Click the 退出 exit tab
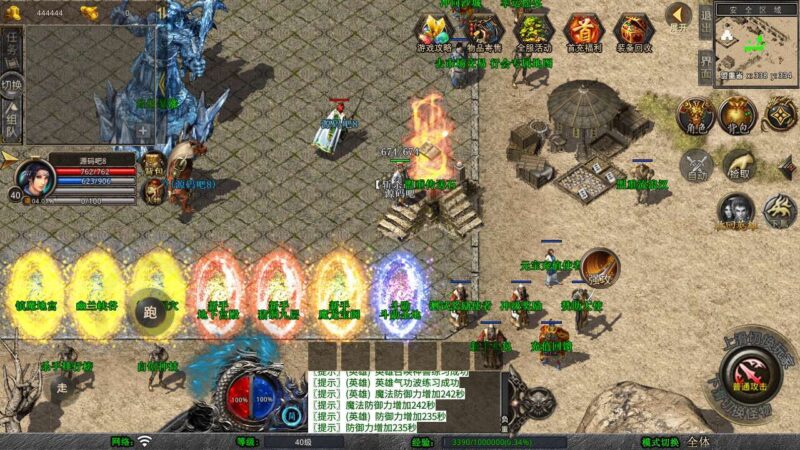This screenshot has height=450, width=800. coord(705,22)
